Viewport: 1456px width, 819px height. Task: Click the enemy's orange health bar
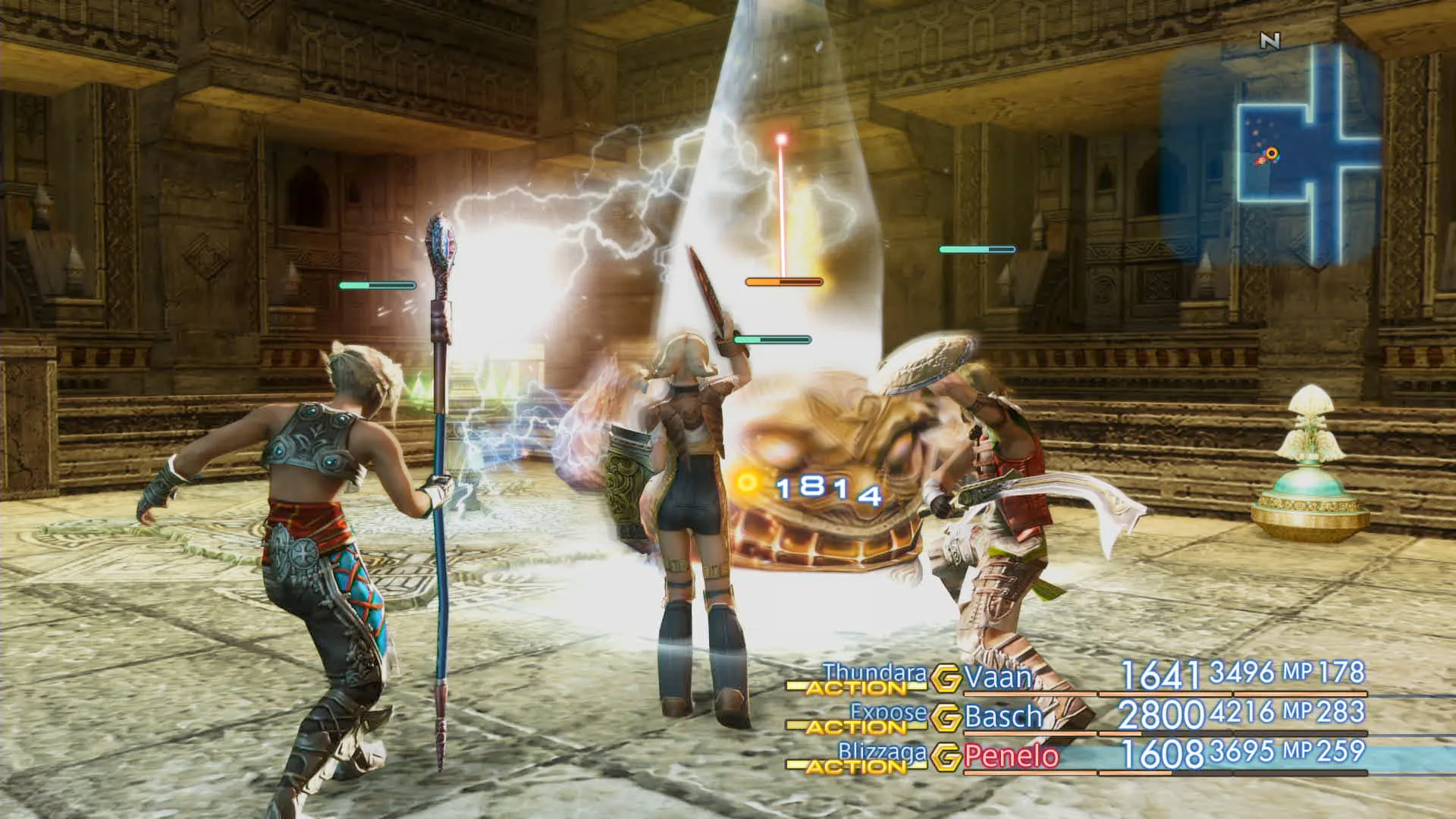pyautogui.click(x=780, y=281)
